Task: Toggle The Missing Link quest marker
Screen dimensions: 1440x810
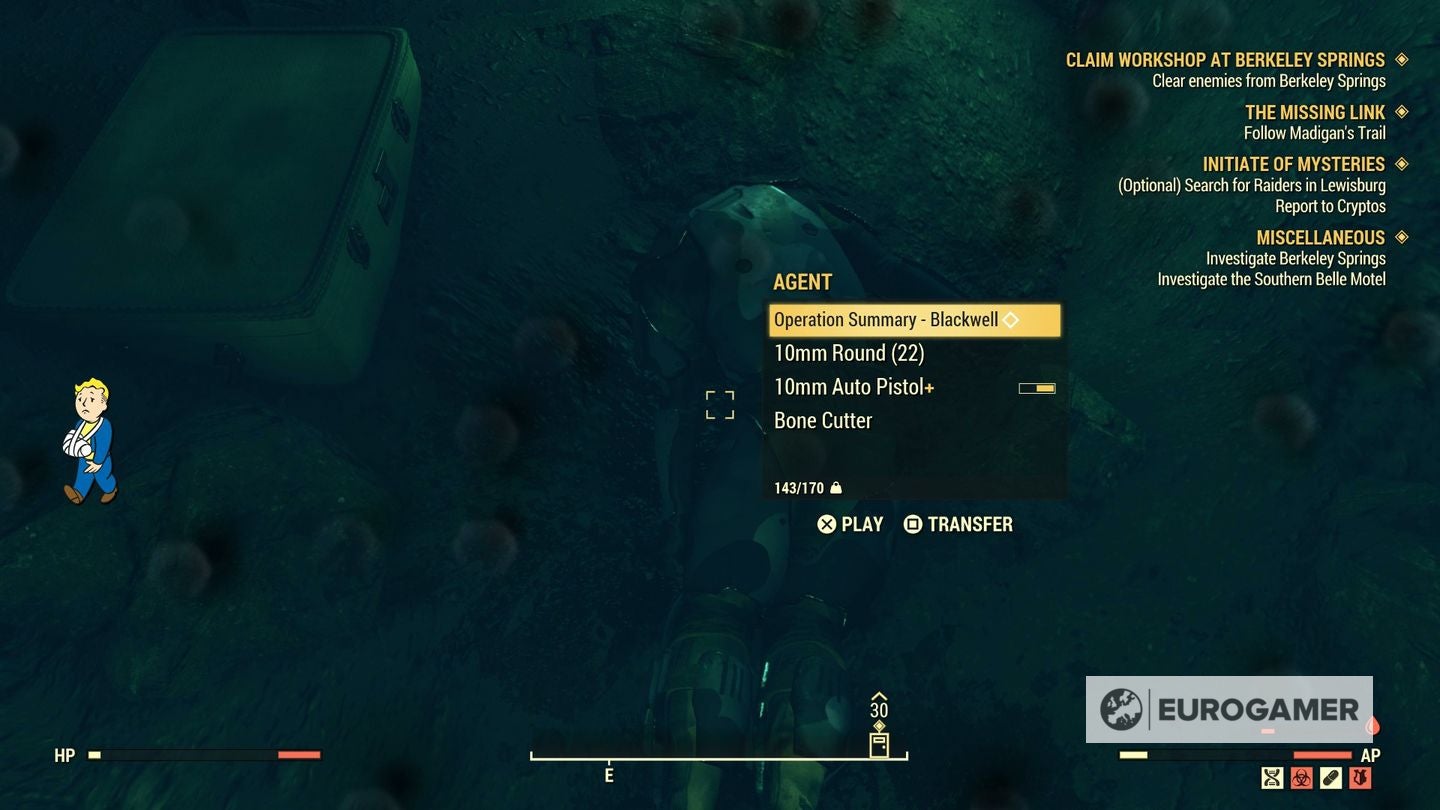Action: [x=1400, y=111]
